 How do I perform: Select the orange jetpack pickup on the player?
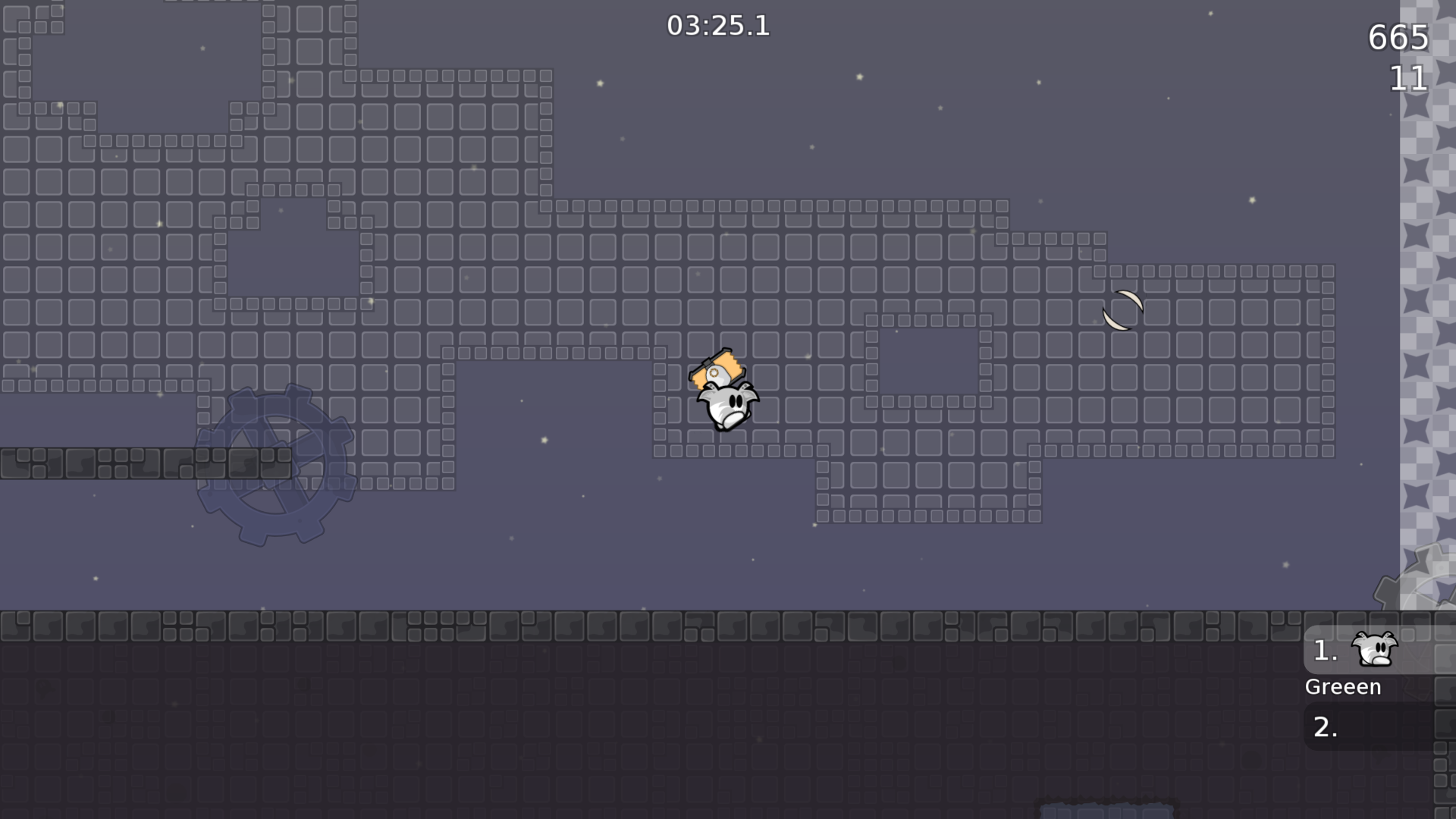tap(717, 369)
